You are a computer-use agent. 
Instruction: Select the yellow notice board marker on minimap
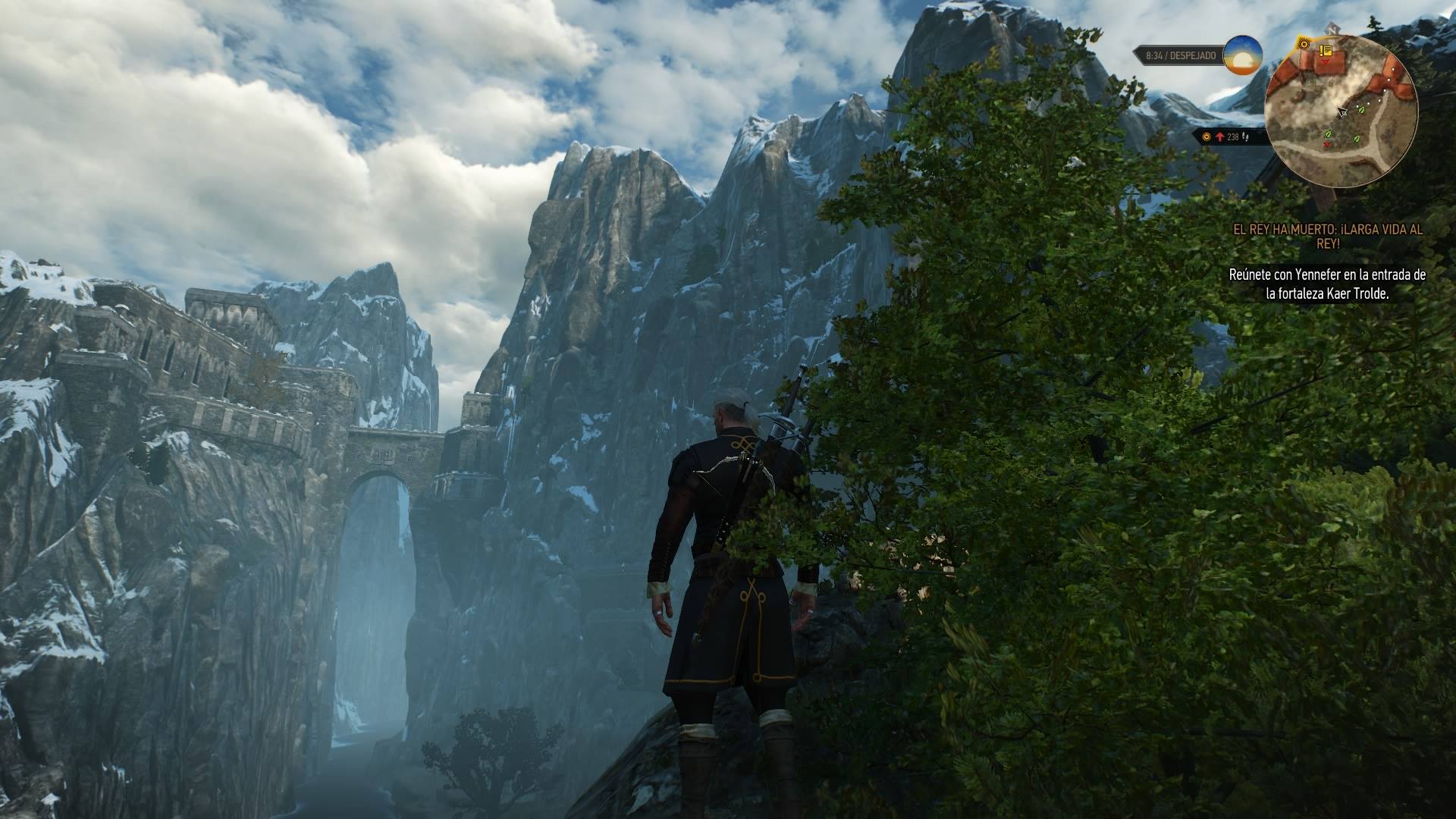(1326, 51)
